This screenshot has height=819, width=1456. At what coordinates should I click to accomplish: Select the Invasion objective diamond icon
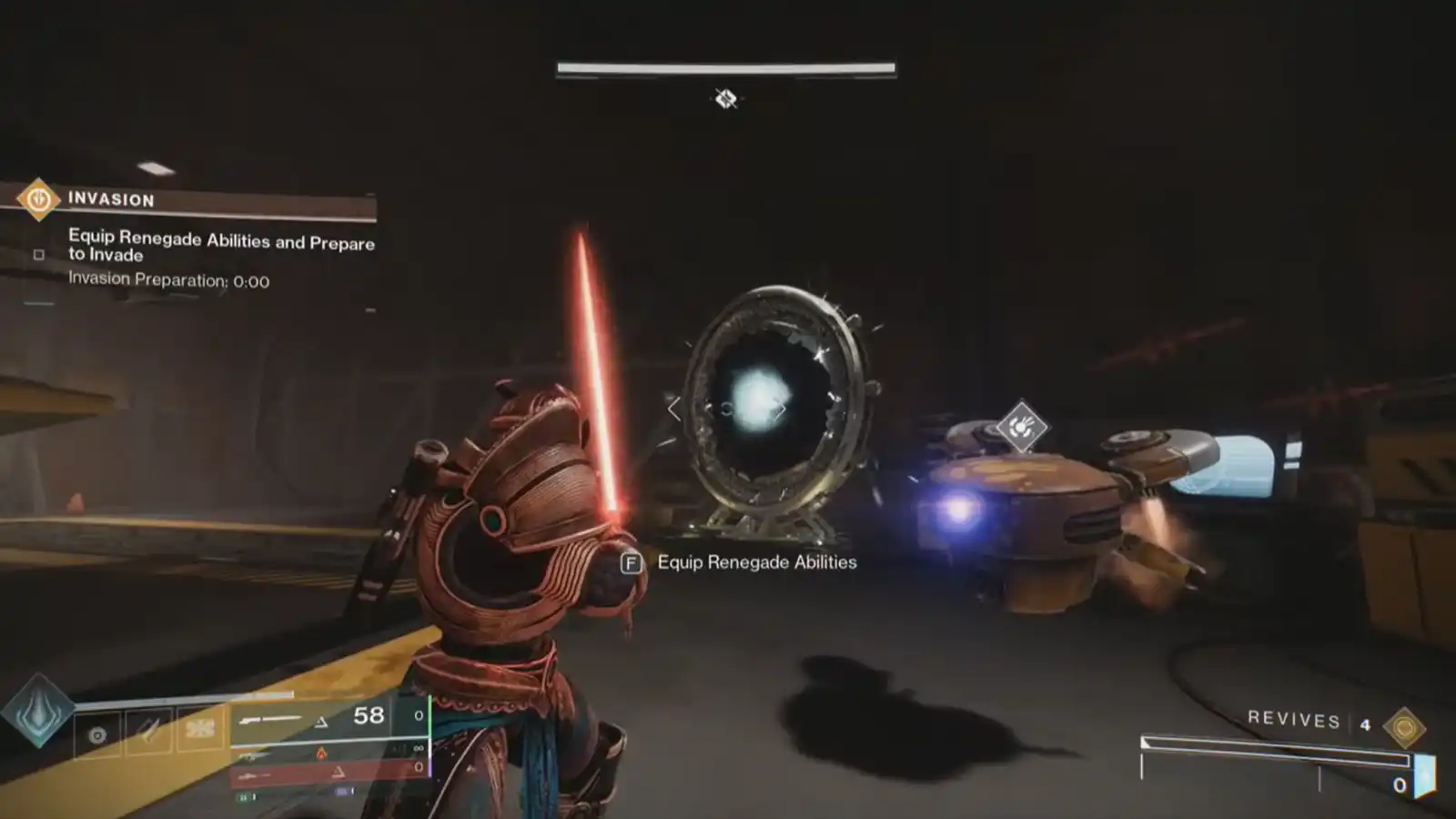point(38,198)
